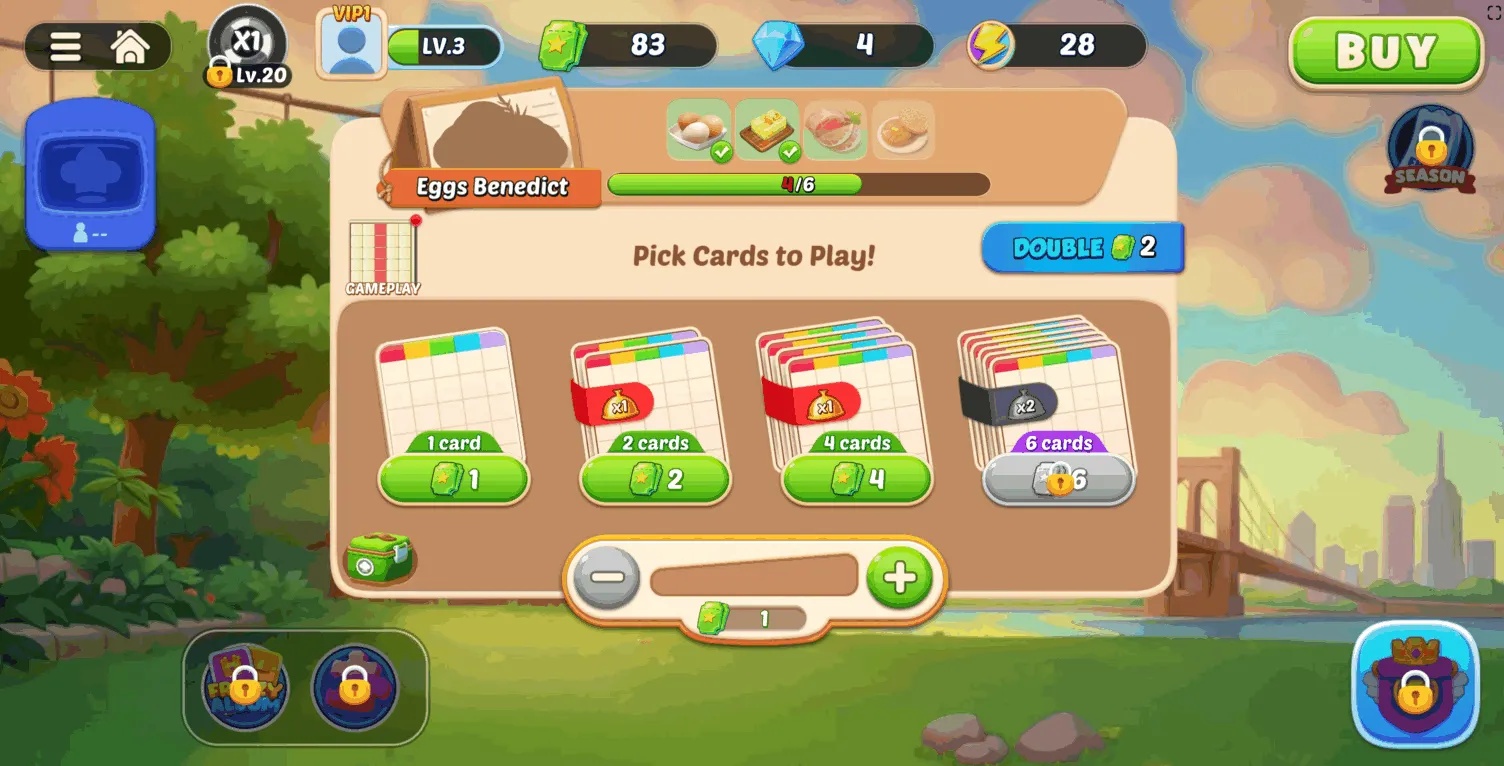
Task: Increase the bet with the plus button
Action: click(x=899, y=577)
